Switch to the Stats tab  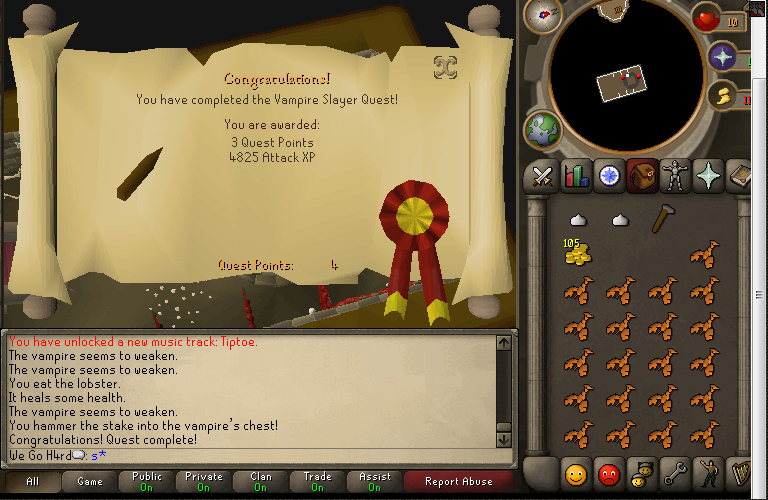click(576, 176)
